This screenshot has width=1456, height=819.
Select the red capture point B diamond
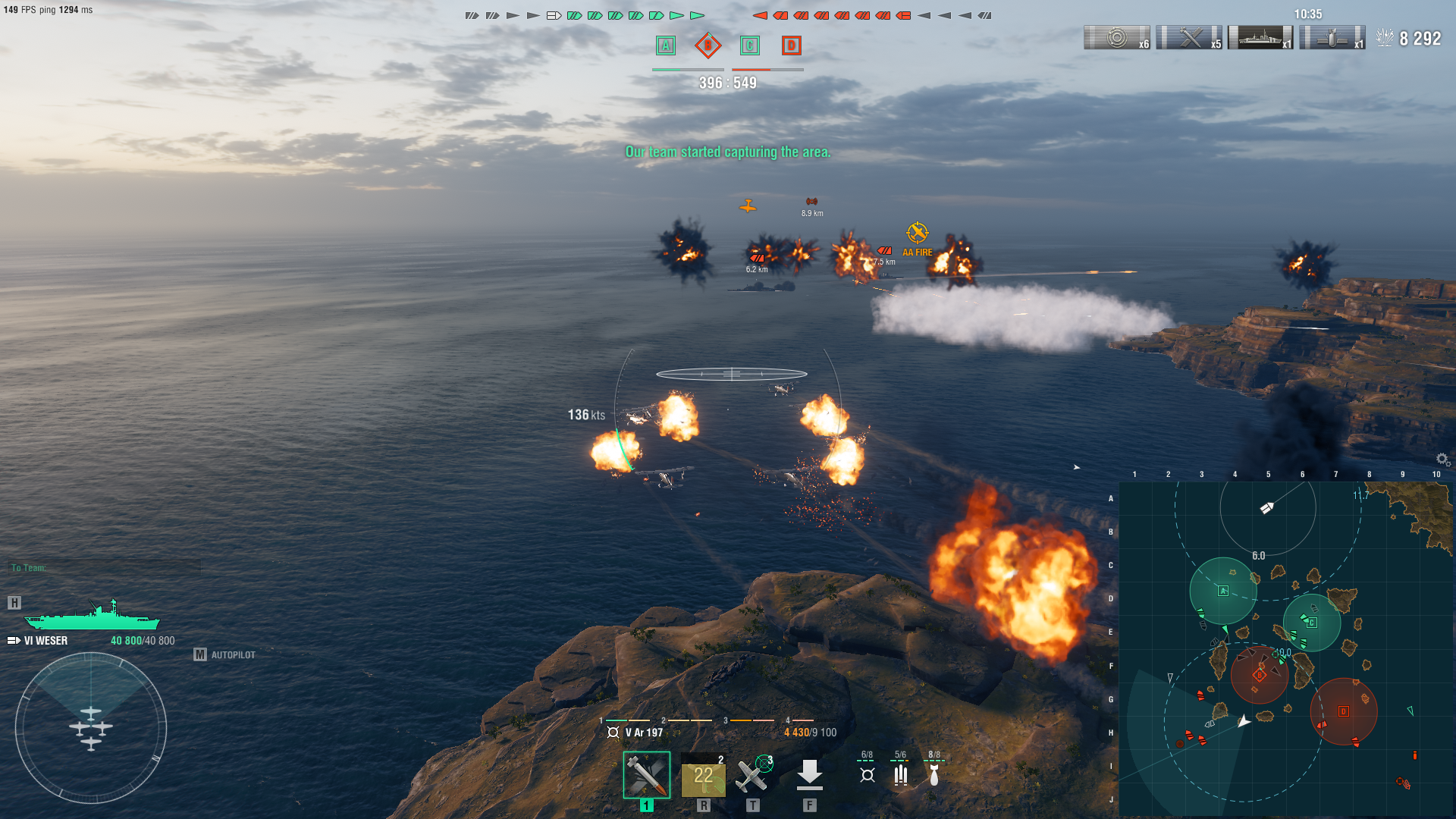pos(708,45)
